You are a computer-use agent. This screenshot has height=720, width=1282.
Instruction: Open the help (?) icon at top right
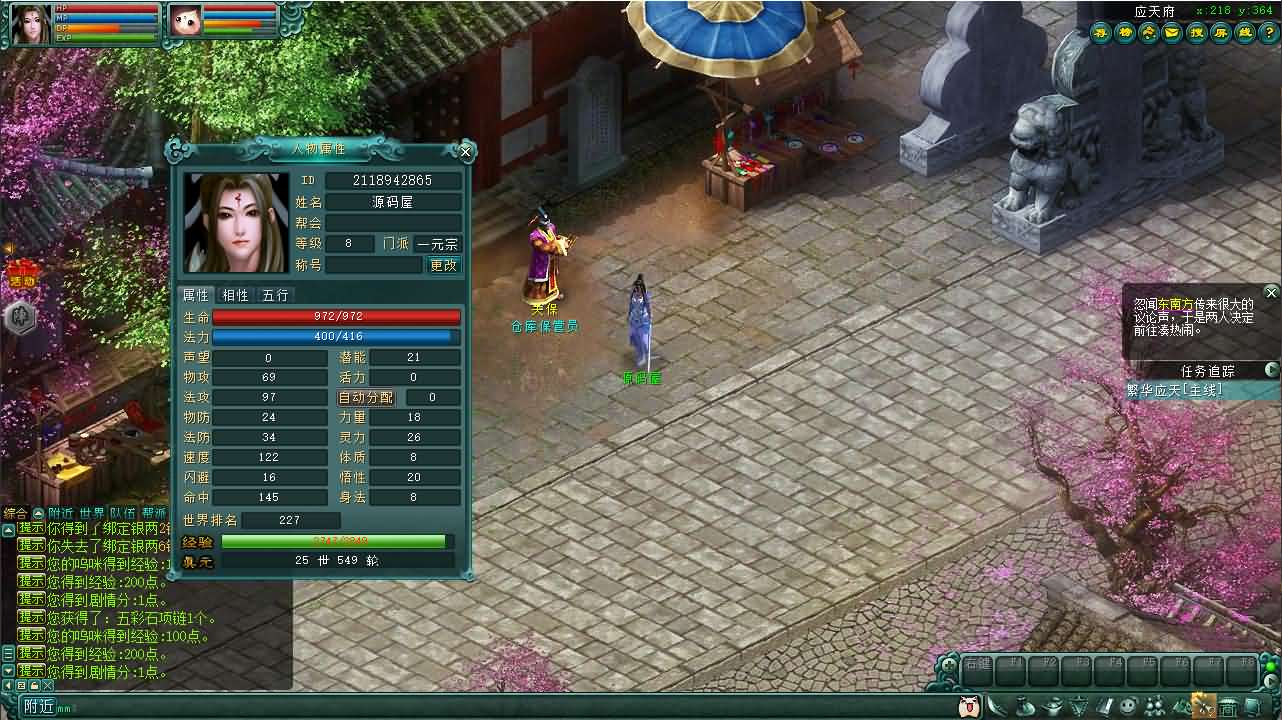(x=1270, y=33)
